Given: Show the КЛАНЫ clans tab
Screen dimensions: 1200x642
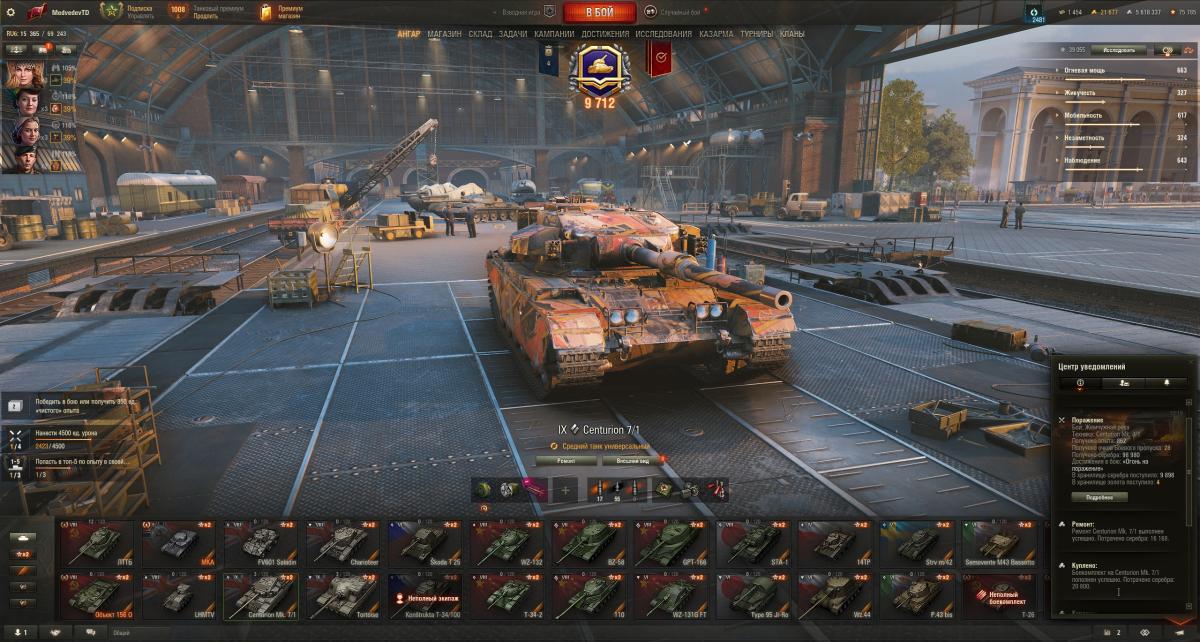Looking at the screenshot, I should tap(792, 34).
